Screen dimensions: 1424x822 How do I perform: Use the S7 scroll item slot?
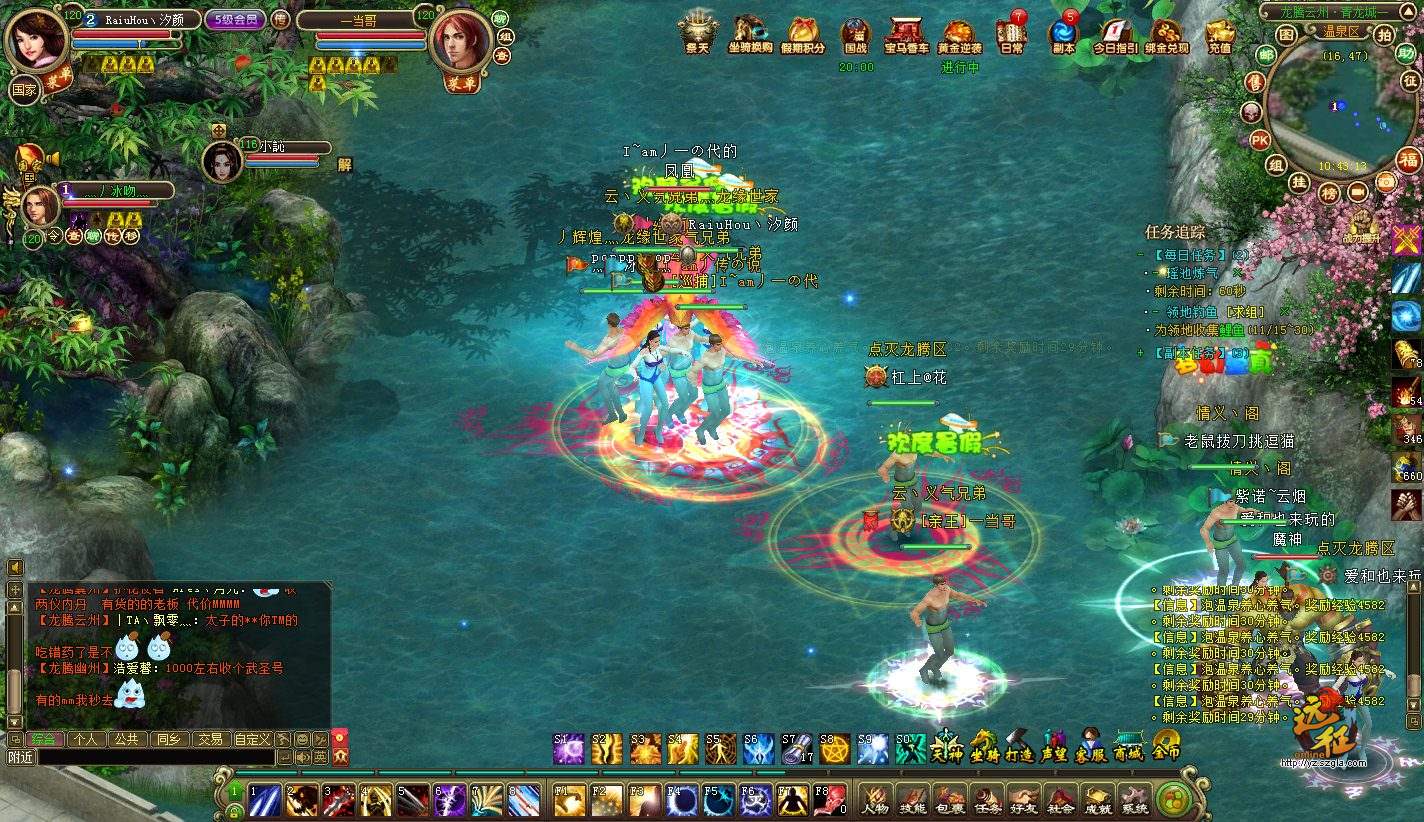pos(796,749)
